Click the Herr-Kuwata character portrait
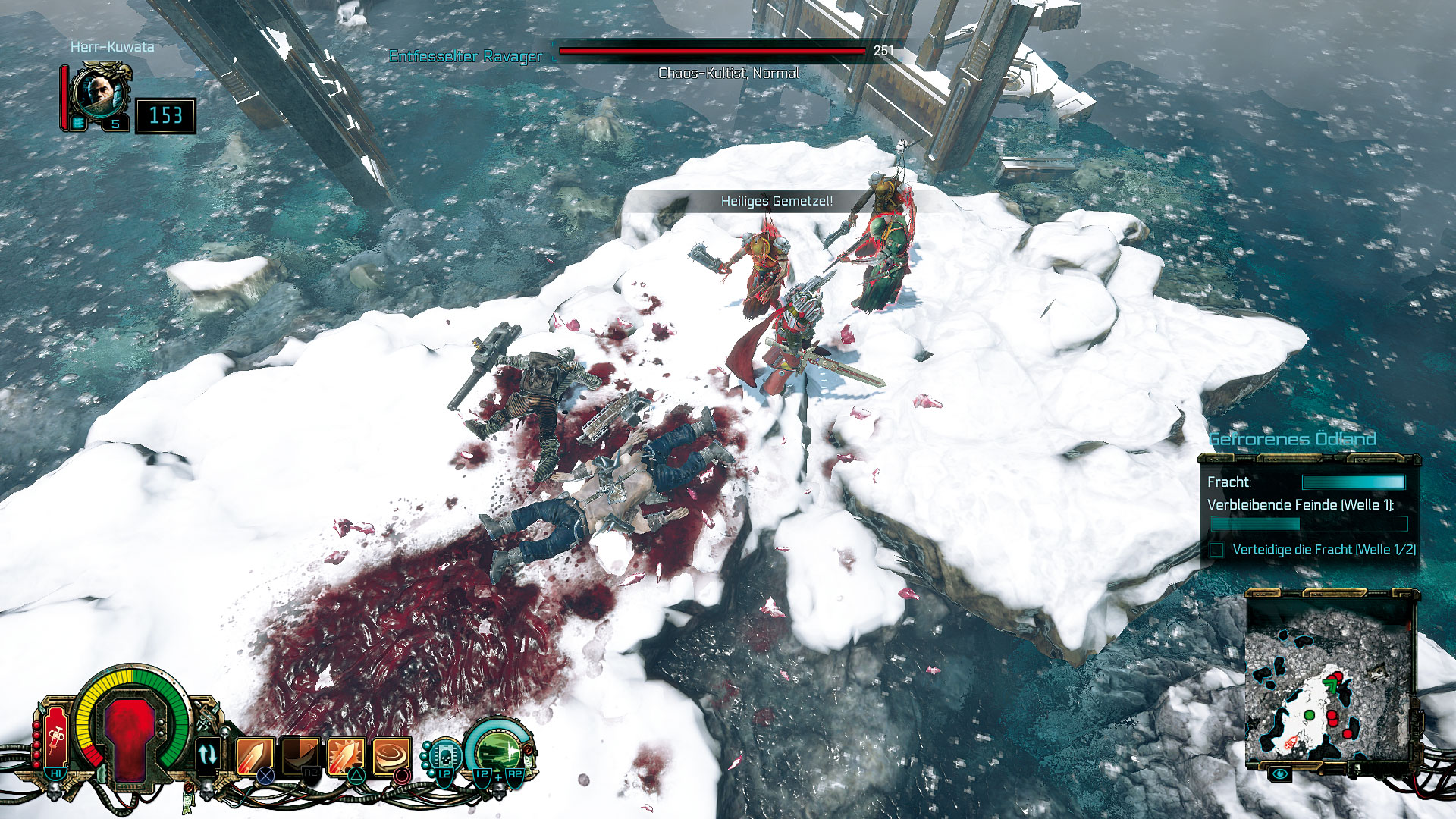The height and width of the screenshot is (819, 1456). (x=99, y=95)
